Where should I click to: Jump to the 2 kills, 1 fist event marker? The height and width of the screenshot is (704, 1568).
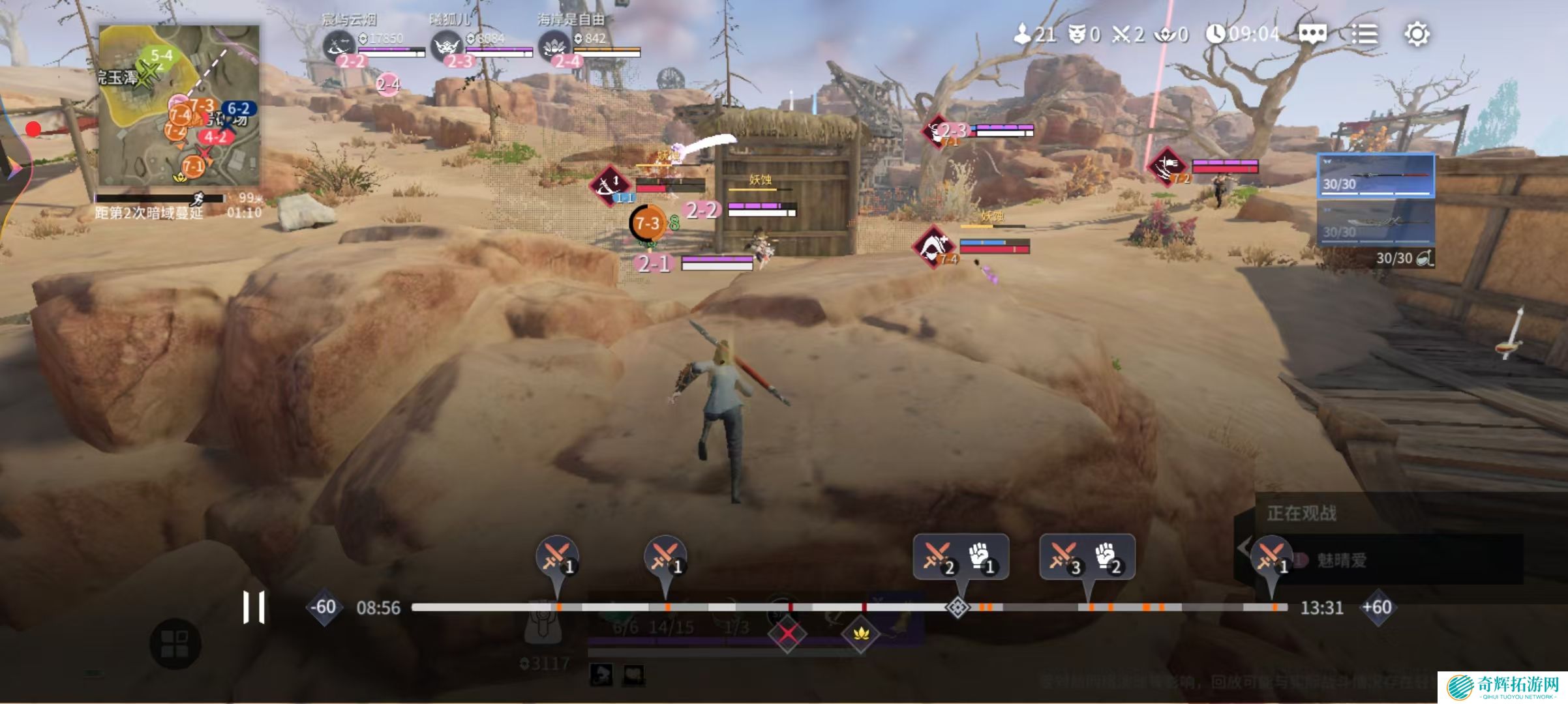pos(961,557)
